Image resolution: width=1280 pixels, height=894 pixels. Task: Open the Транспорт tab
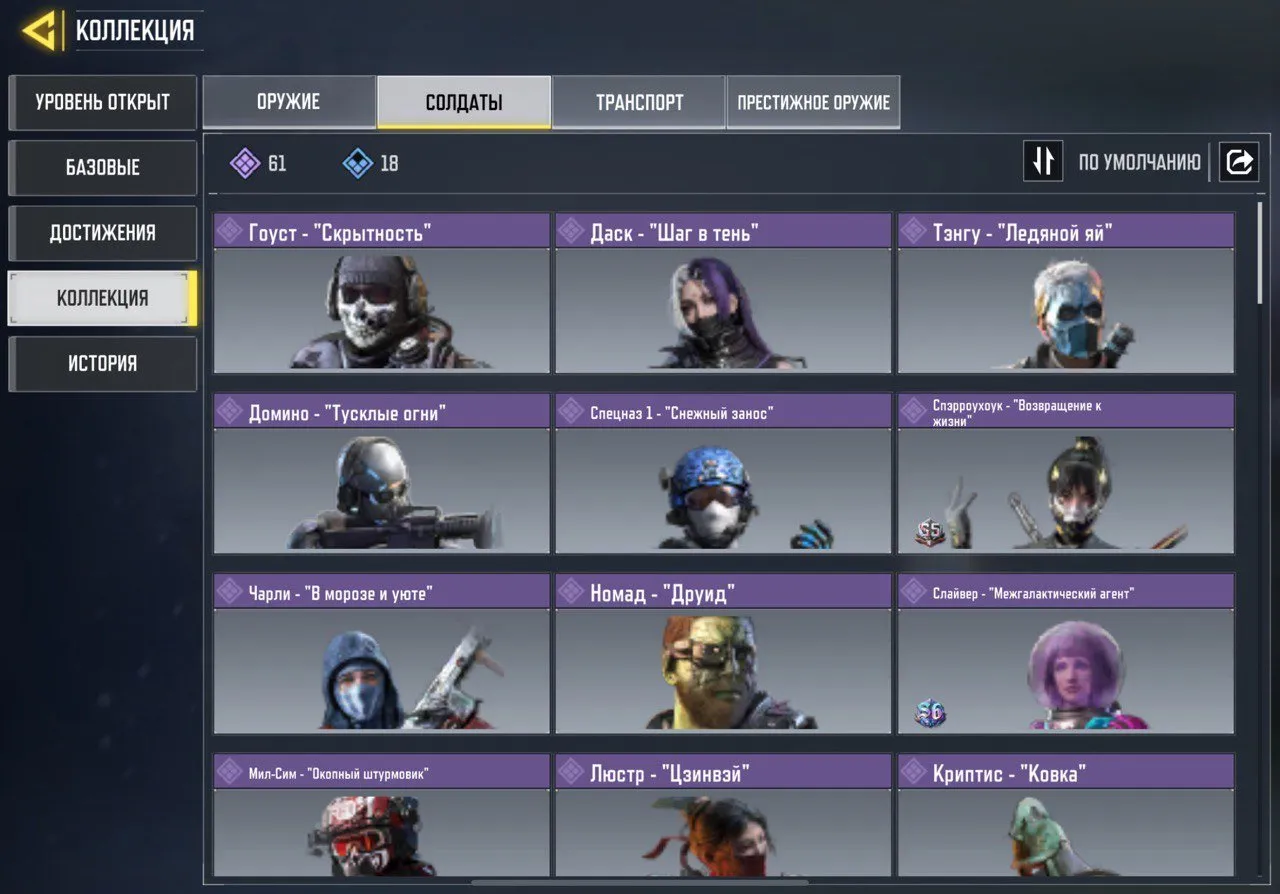(639, 101)
